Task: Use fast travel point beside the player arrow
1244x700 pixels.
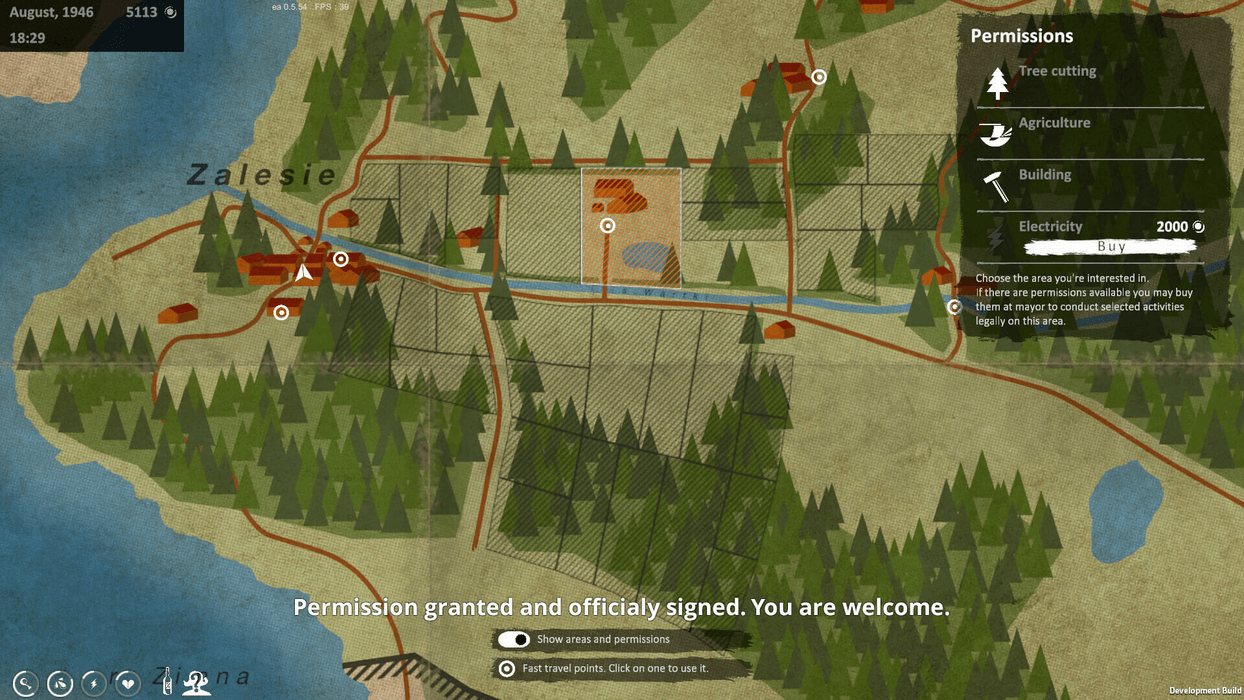Action: [x=340, y=259]
